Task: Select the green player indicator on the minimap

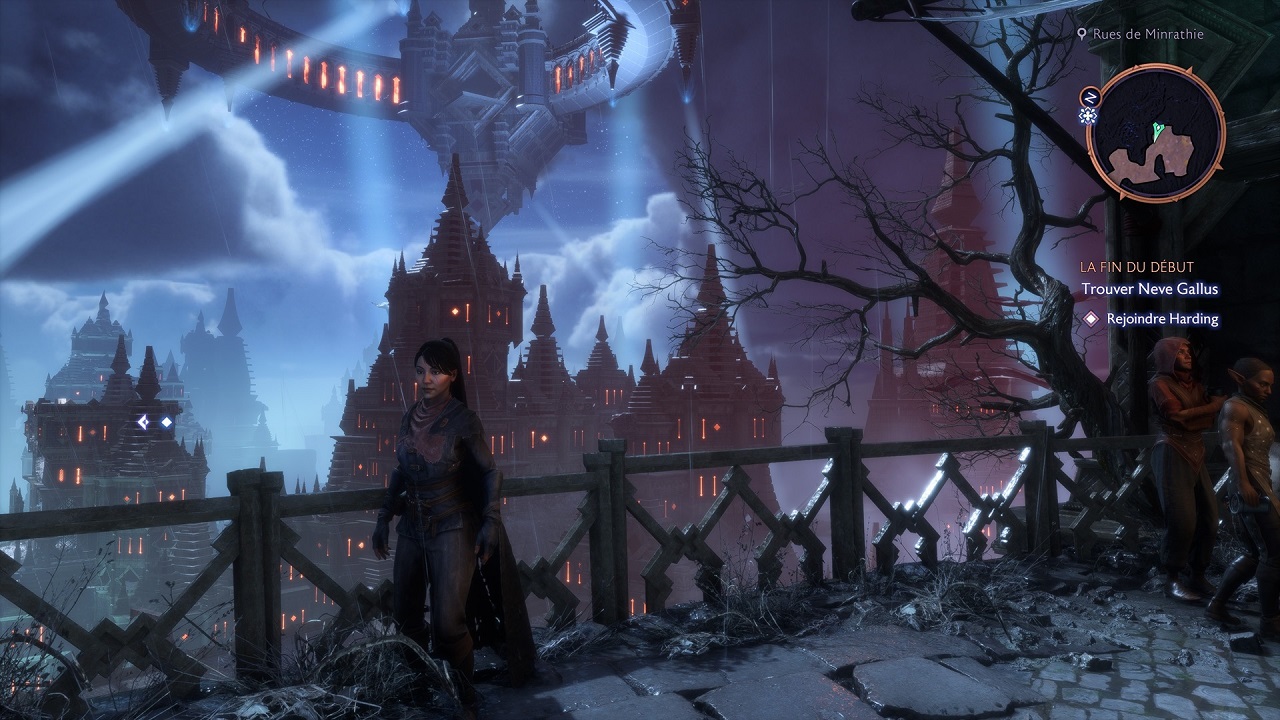Action: click(x=1158, y=131)
